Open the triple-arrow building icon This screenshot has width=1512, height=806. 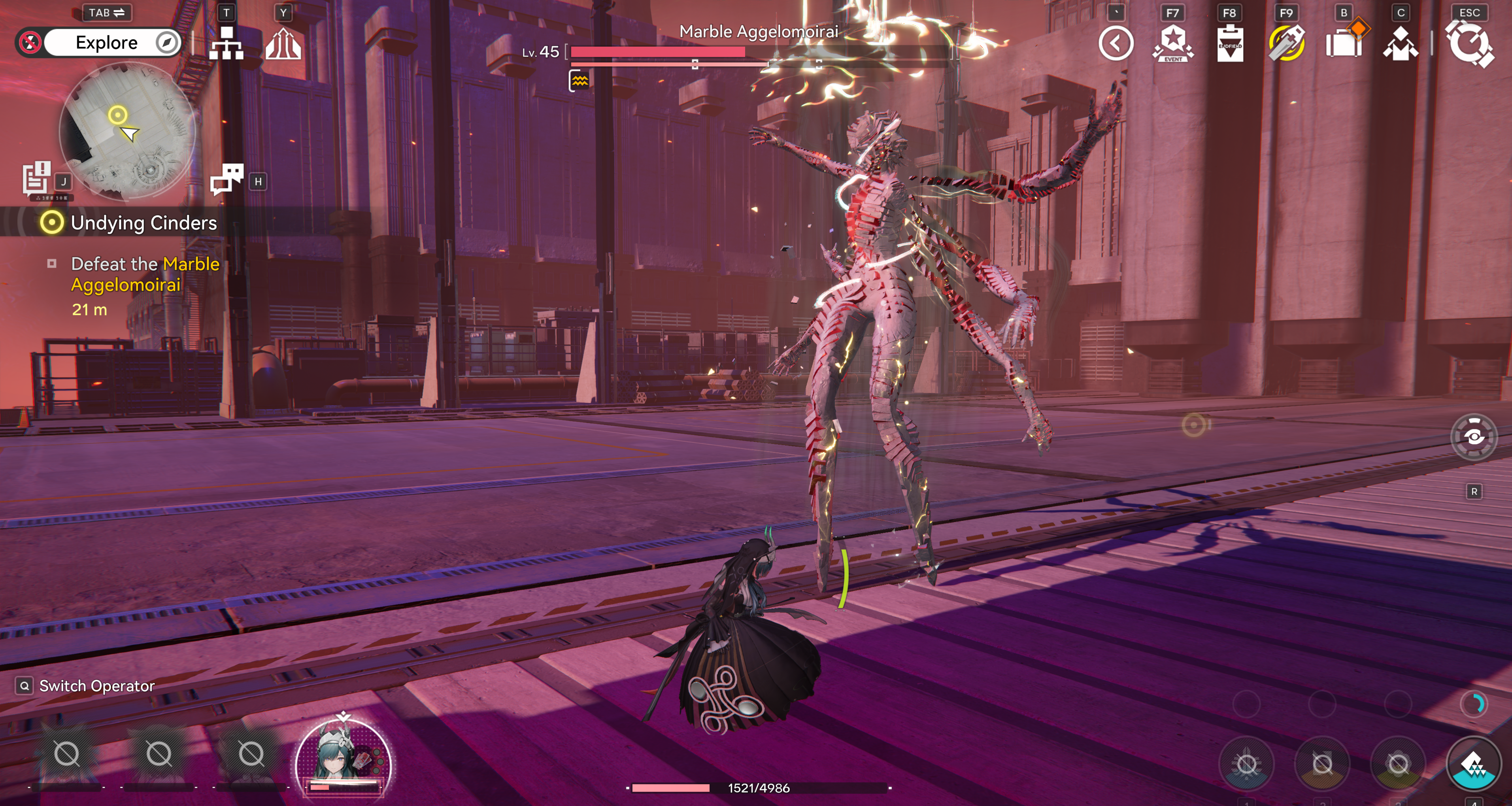pos(283,44)
